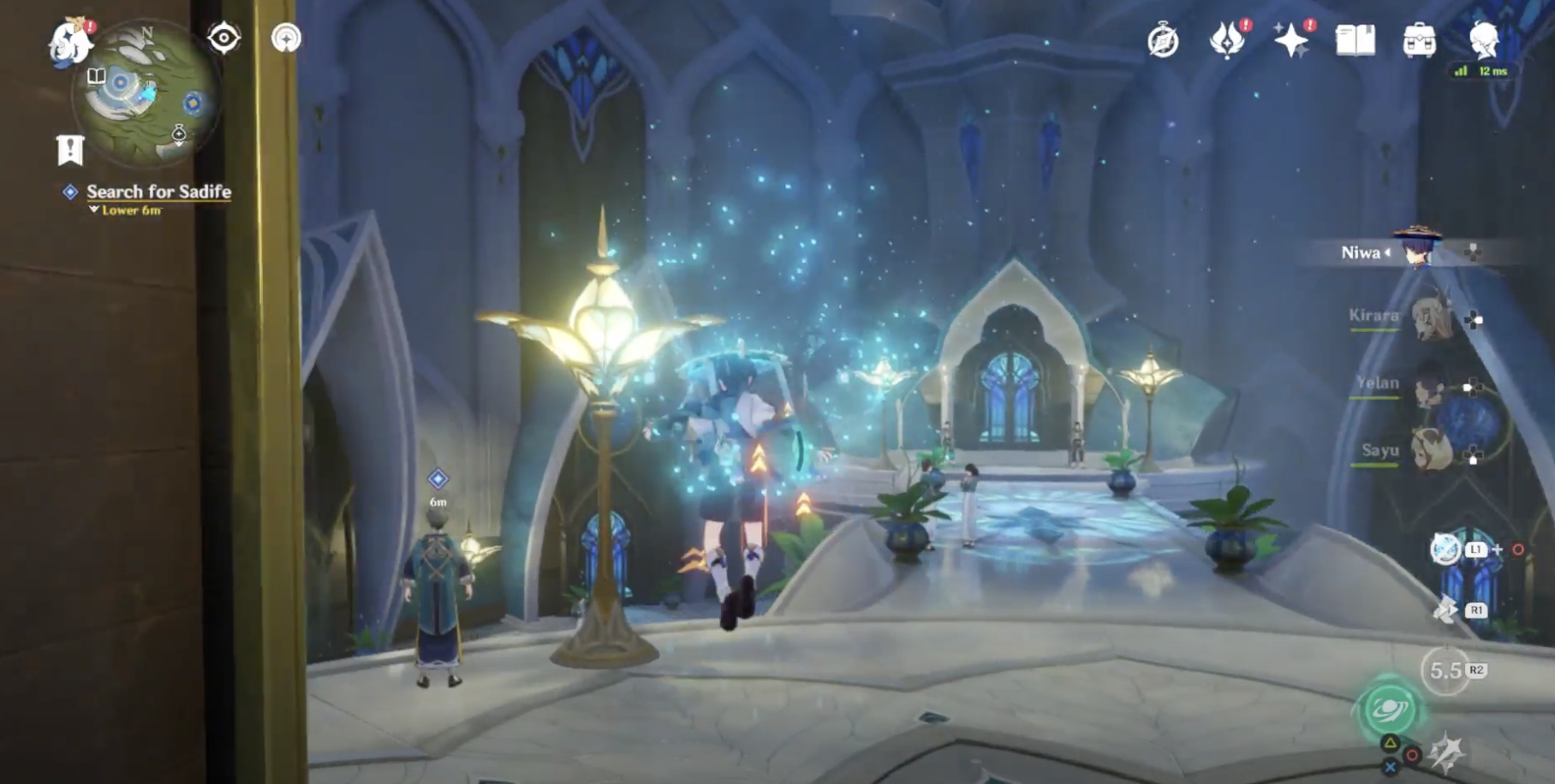1555x784 pixels.
Task: Activate the green Elemental Burst icon
Action: coord(1389,708)
